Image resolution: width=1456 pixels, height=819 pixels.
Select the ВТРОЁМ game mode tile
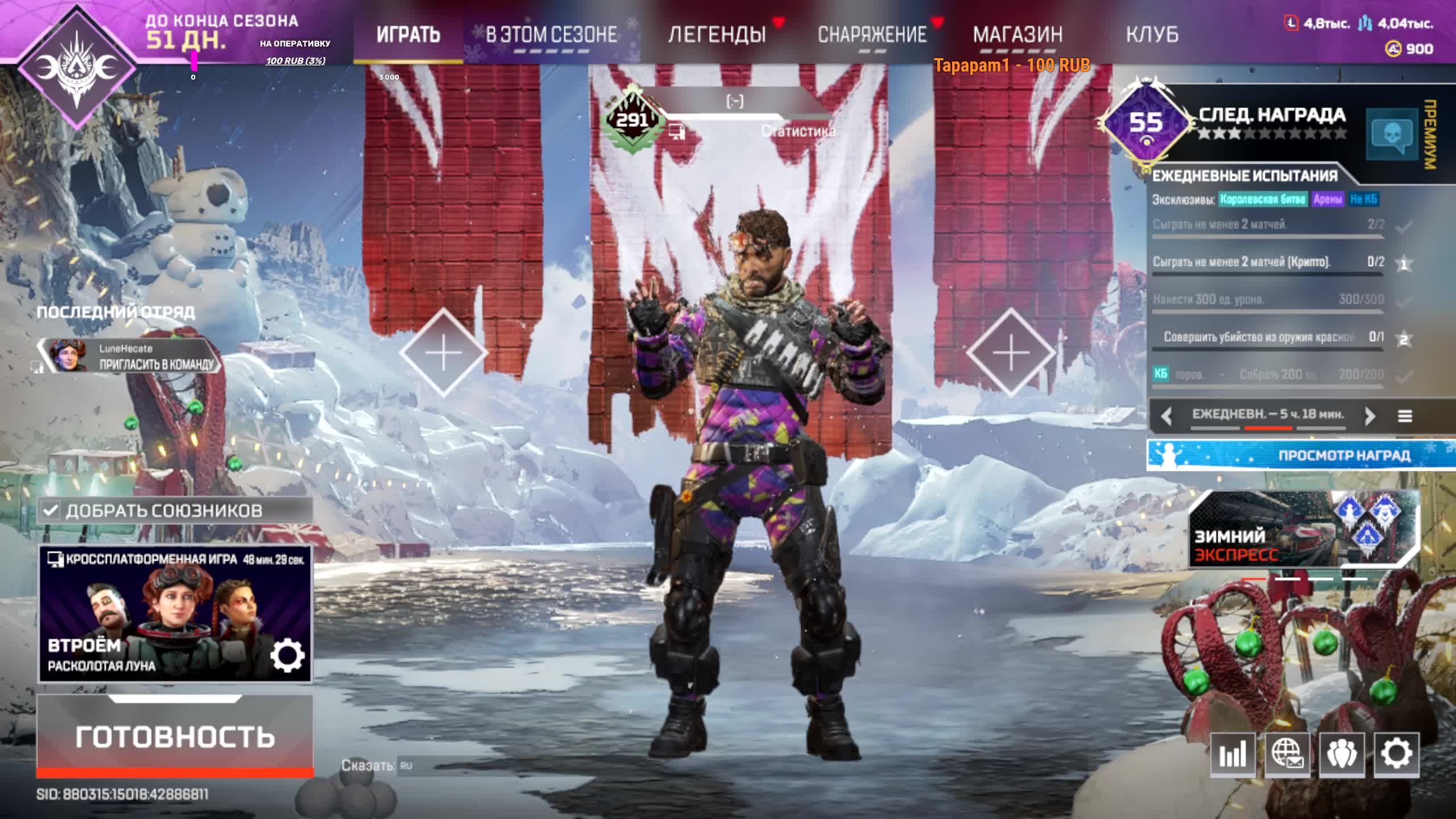pos(154,614)
